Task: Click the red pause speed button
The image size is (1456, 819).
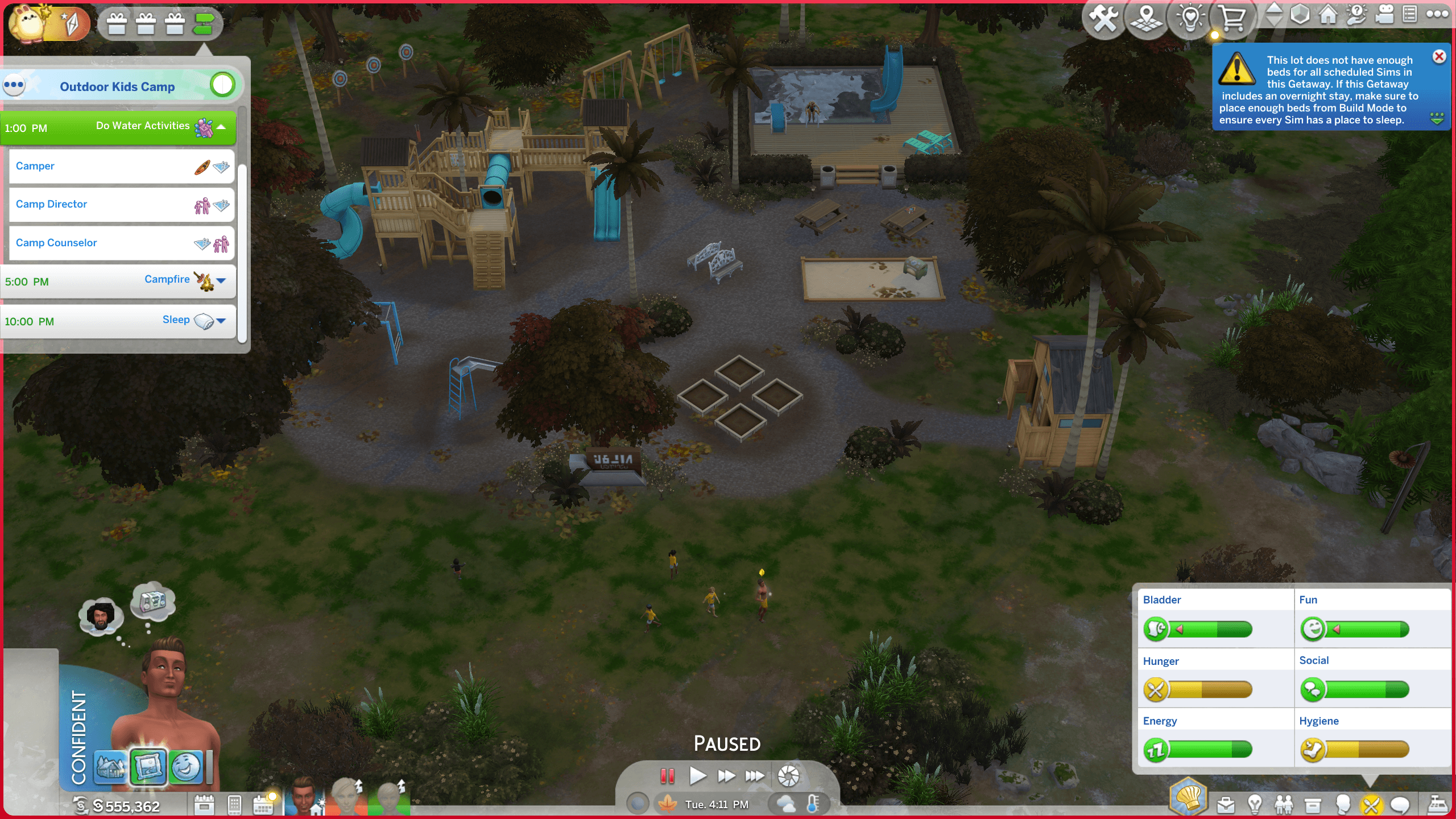Action: point(667,776)
